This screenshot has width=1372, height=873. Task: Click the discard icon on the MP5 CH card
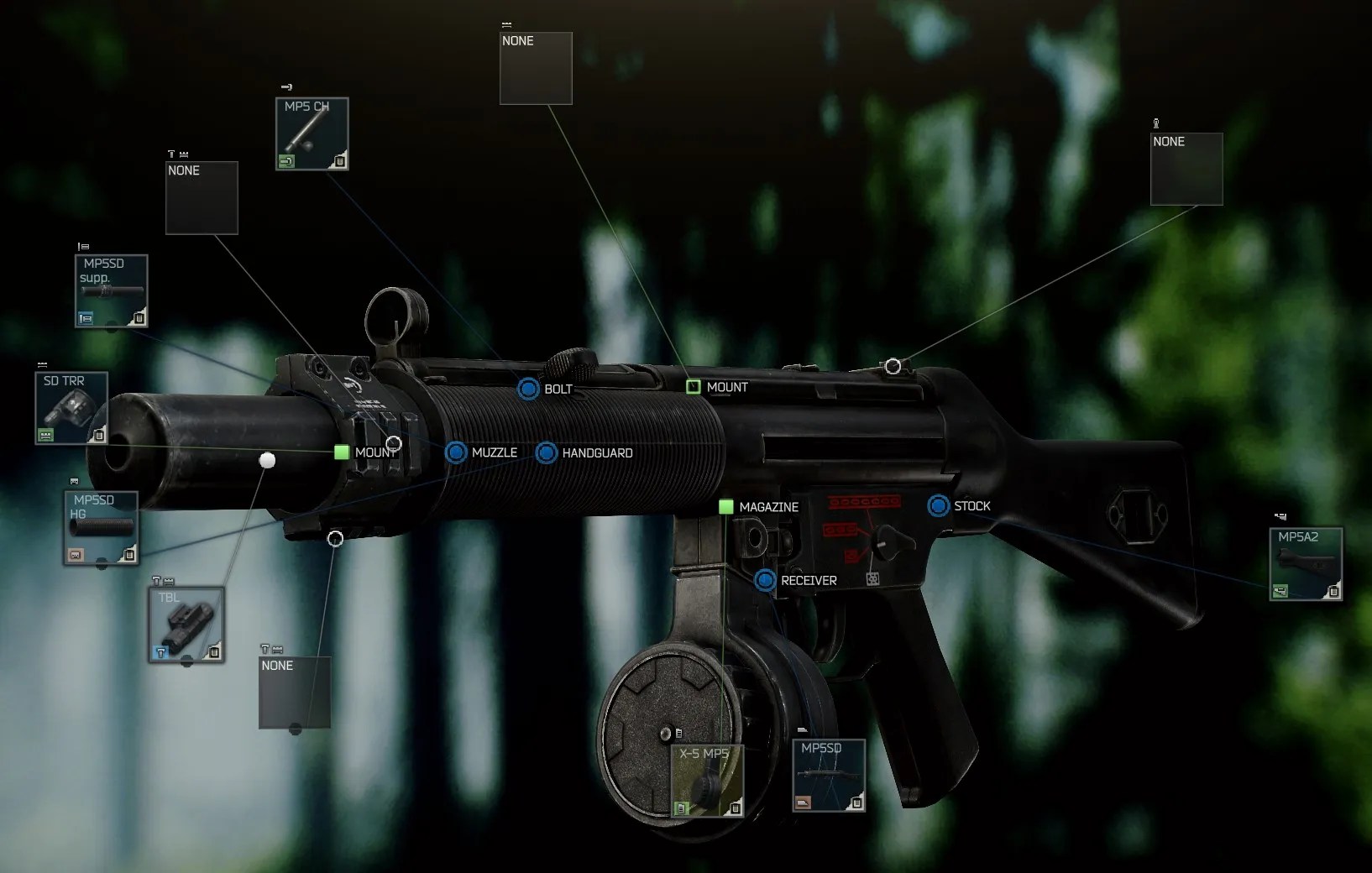point(340,159)
